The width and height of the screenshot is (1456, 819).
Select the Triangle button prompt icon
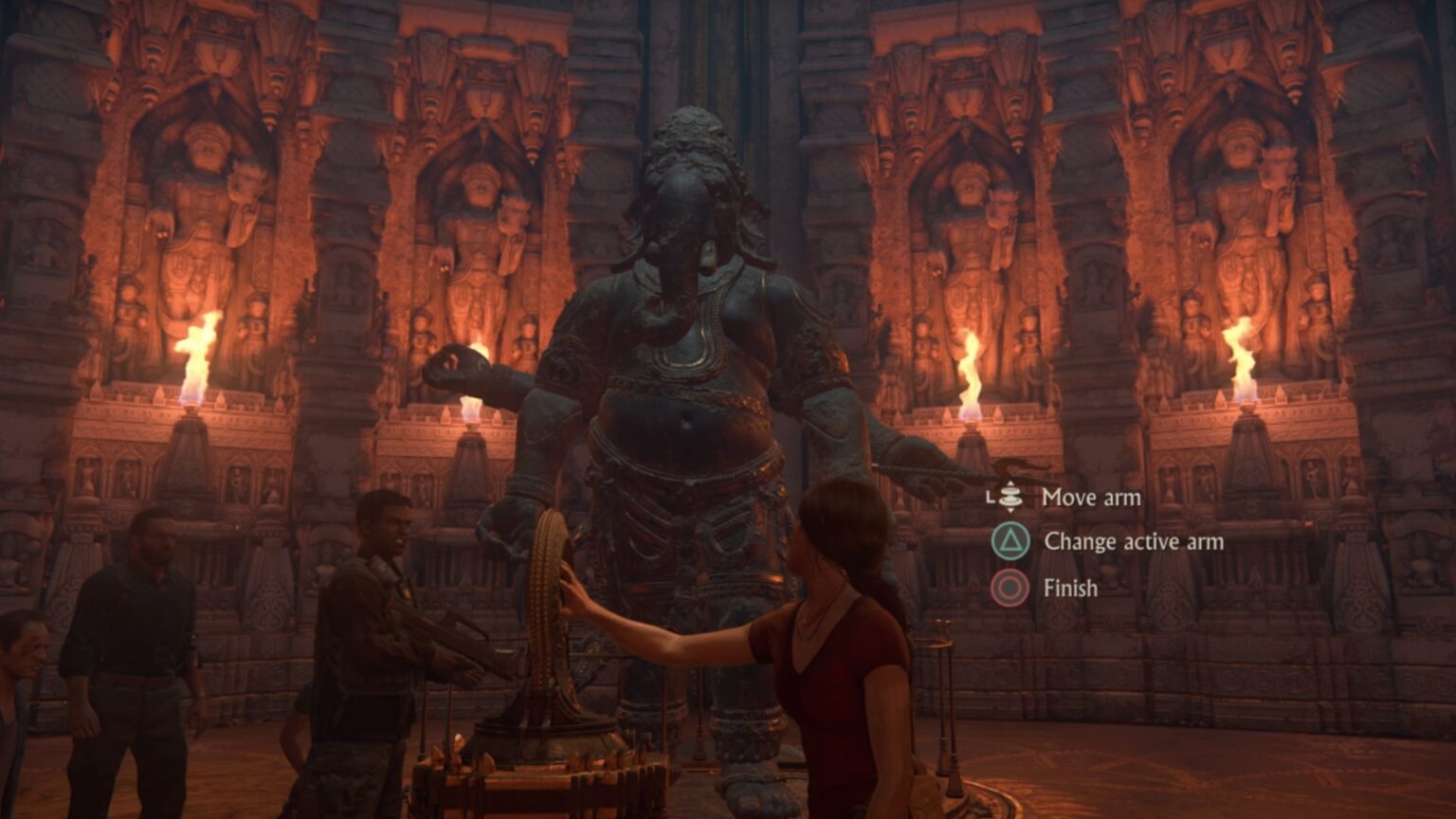1009,540
